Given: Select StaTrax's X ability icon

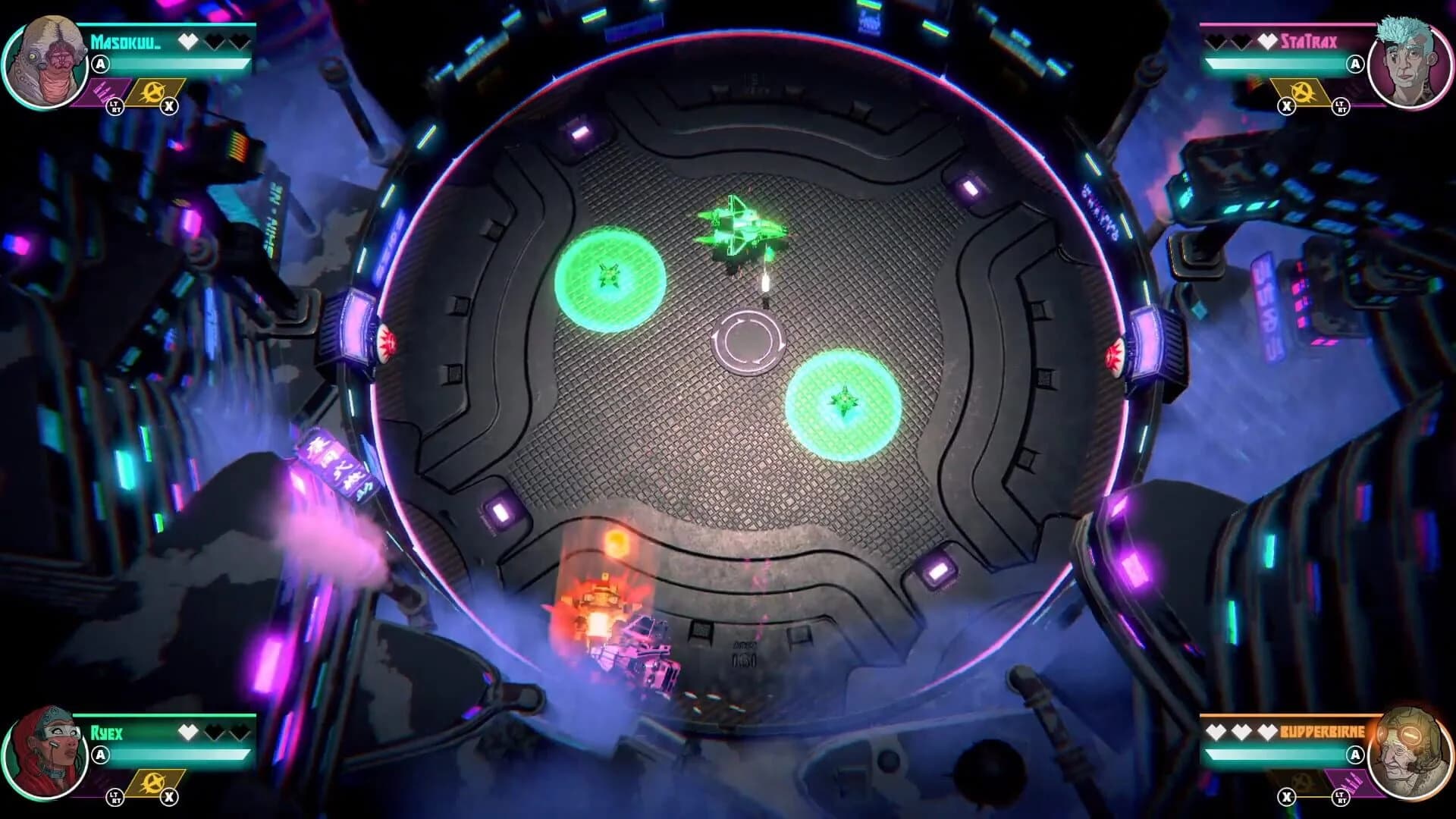Looking at the screenshot, I should pyautogui.click(x=1301, y=91).
